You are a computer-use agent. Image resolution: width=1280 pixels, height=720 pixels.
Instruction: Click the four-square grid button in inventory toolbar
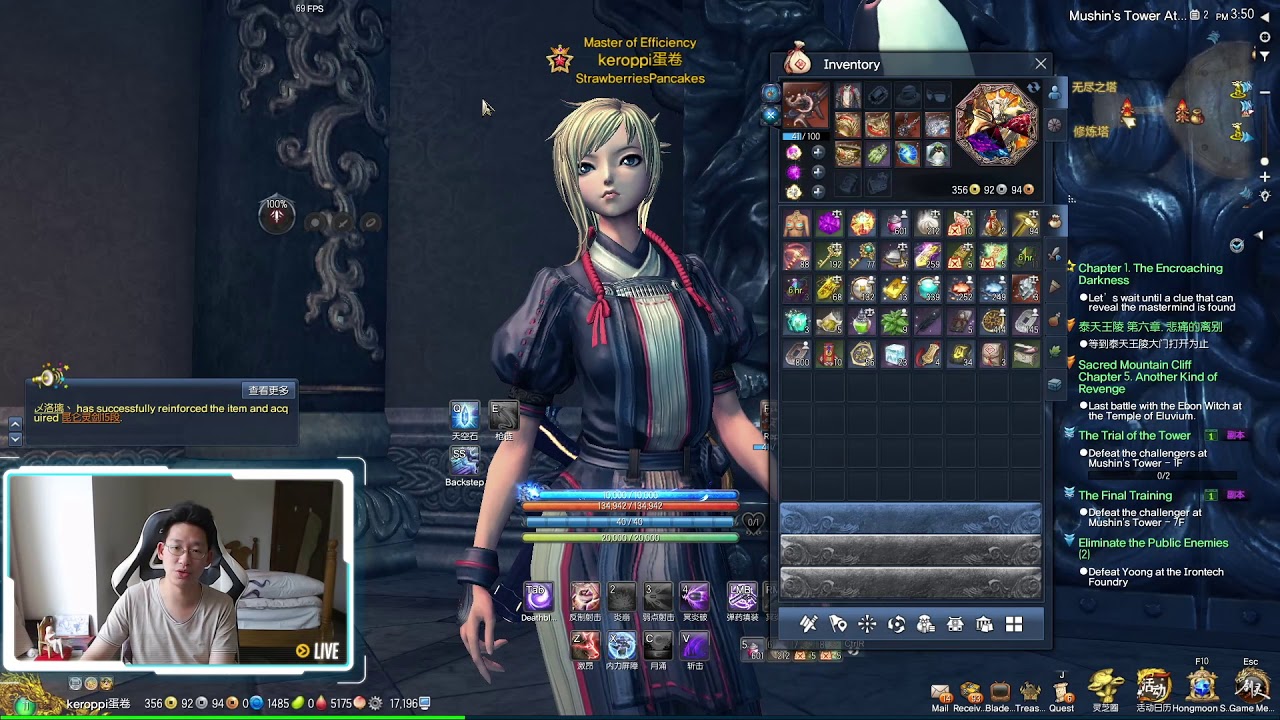tap(1014, 624)
